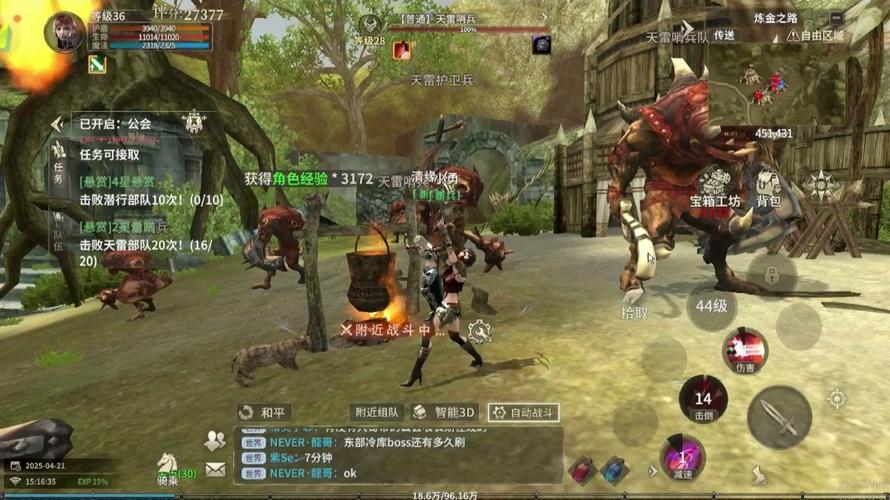Mount up with the 骑乘 horse icon
The width and height of the screenshot is (890, 500).
click(x=168, y=467)
